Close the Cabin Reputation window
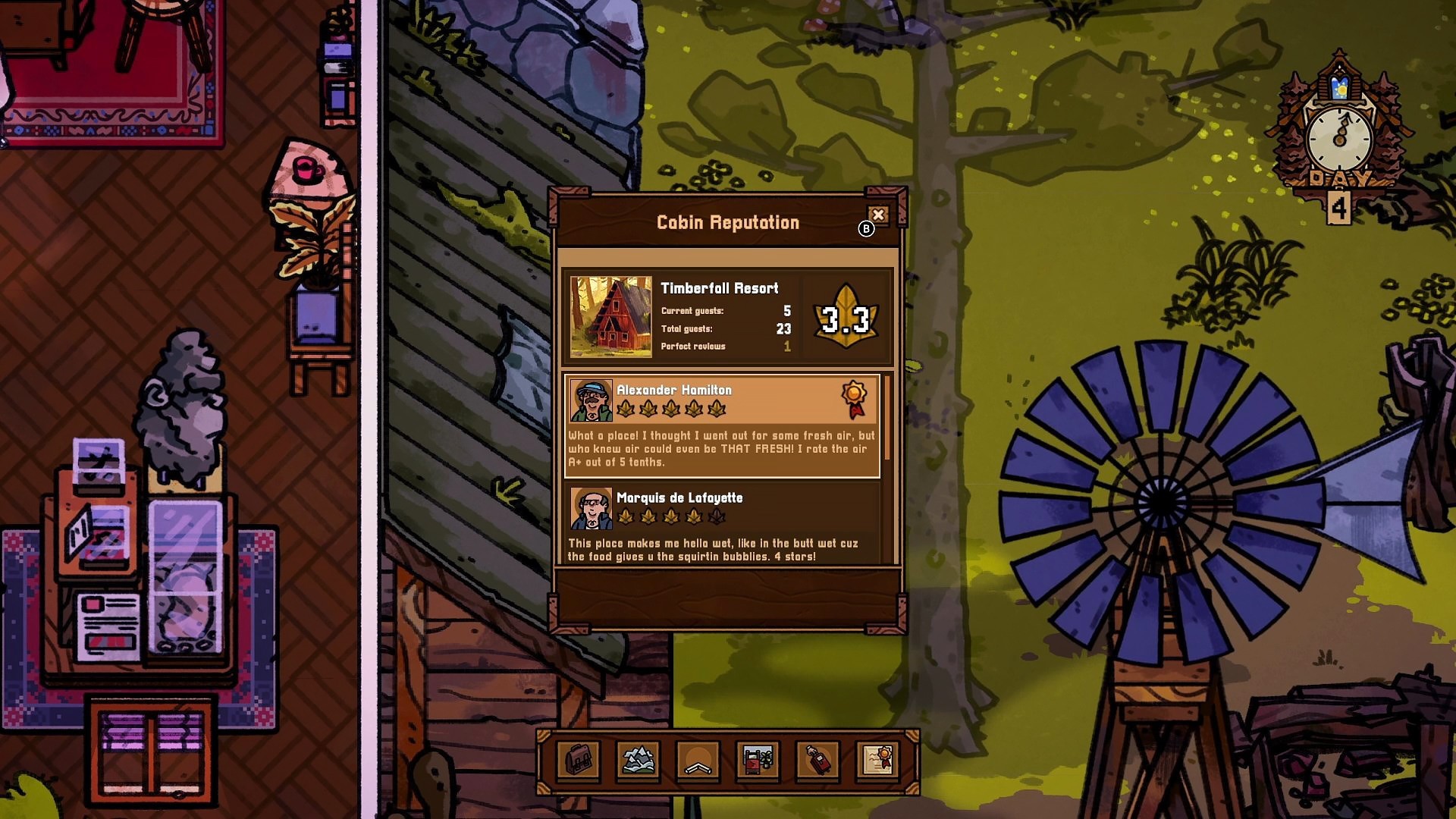 877,215
